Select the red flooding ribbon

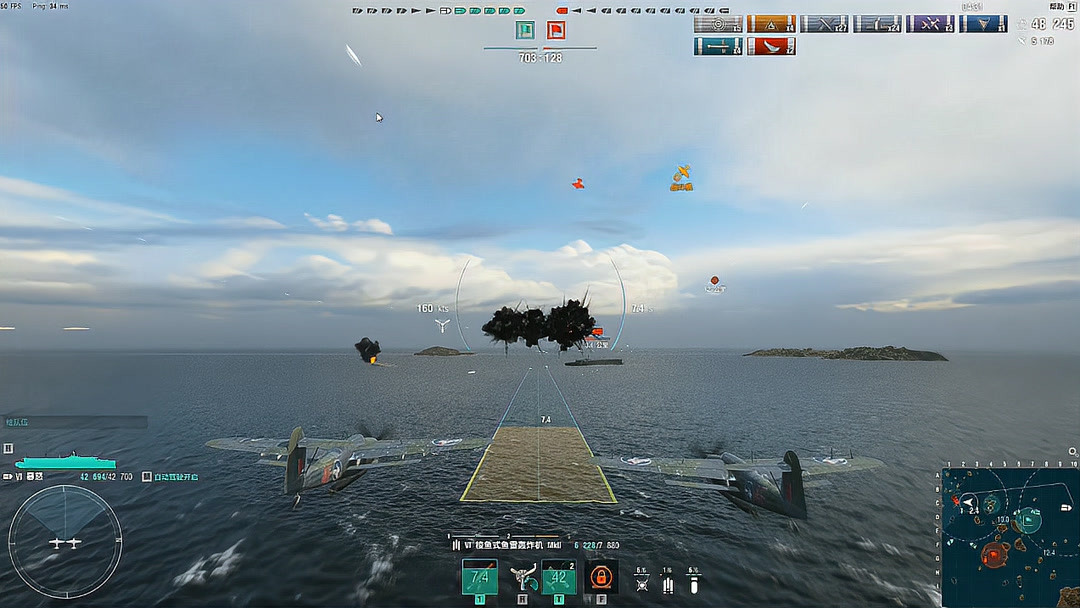(x=771, y=46)
